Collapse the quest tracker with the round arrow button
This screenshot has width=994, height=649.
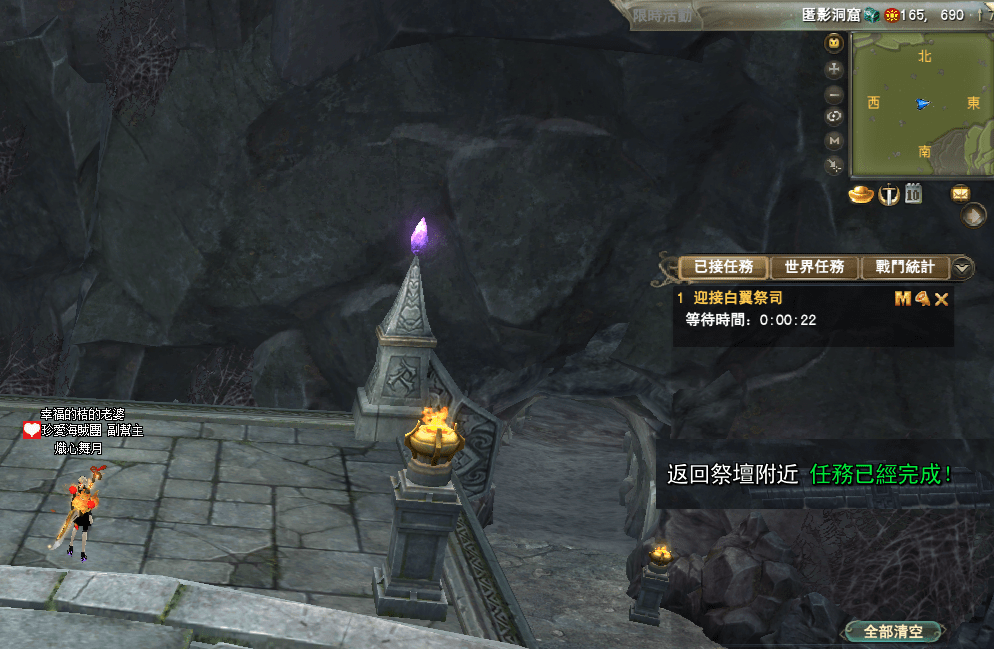(962, 267)
